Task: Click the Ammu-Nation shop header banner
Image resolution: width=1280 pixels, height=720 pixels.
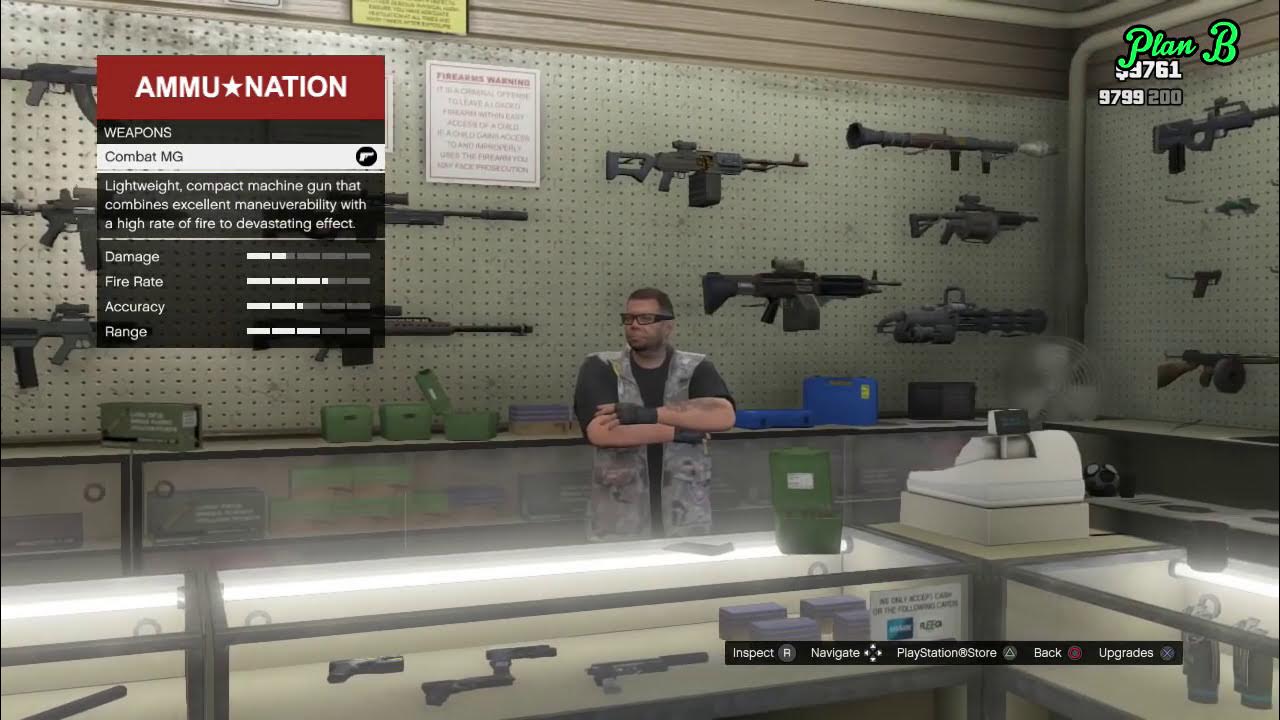Action: [240, 87]
